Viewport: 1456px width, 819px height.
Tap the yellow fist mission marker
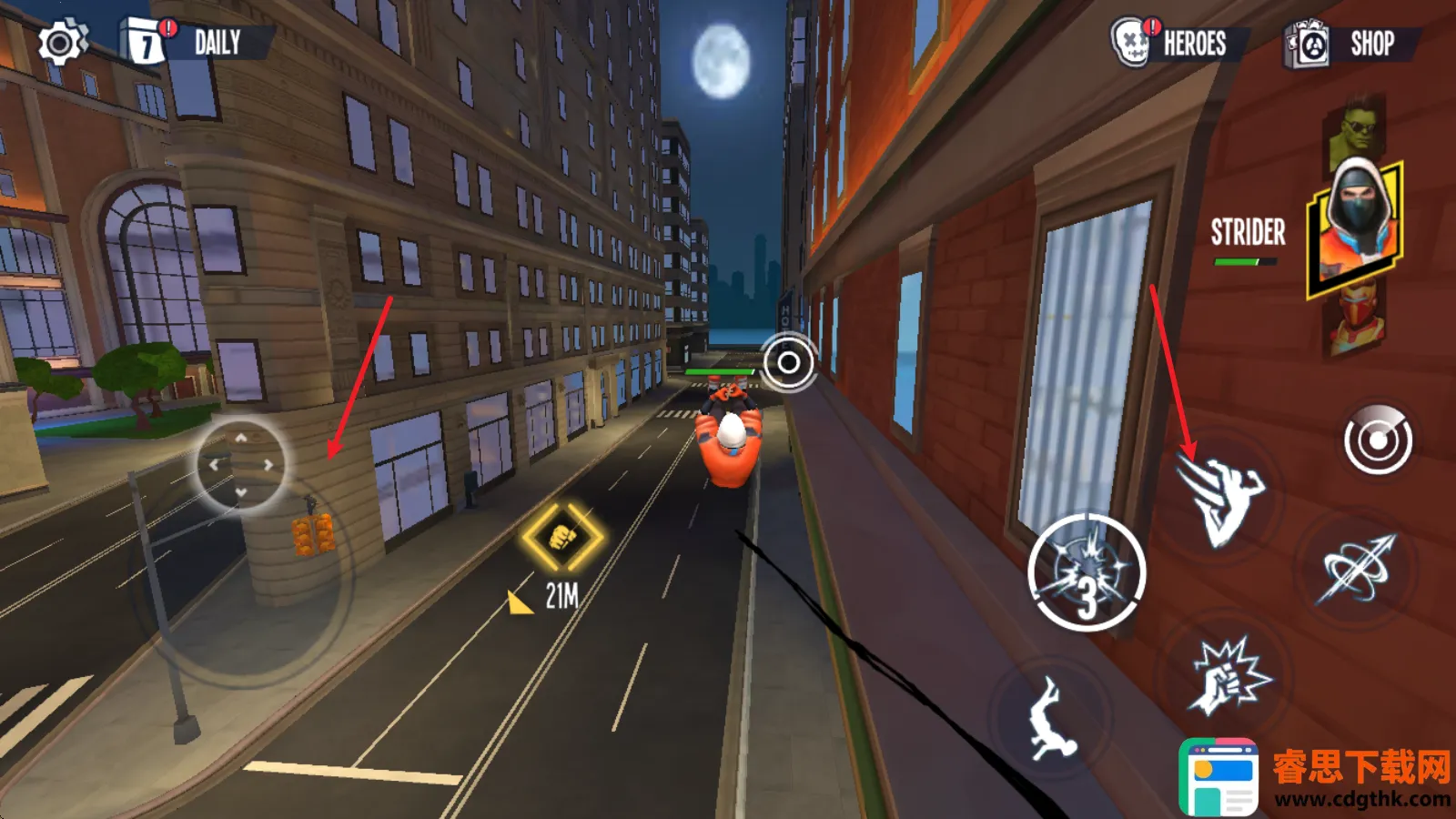(x=561, y=536)
